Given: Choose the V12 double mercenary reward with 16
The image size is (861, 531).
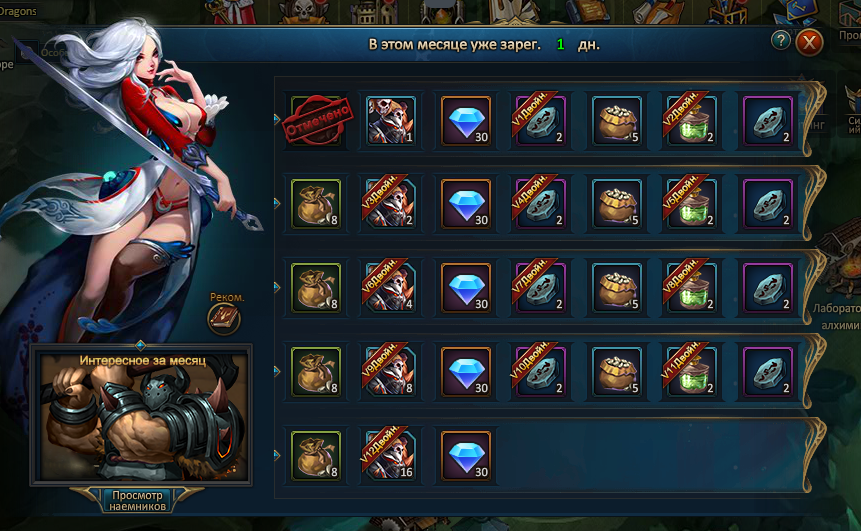Looking at the screenshot, I should [391, 456].
